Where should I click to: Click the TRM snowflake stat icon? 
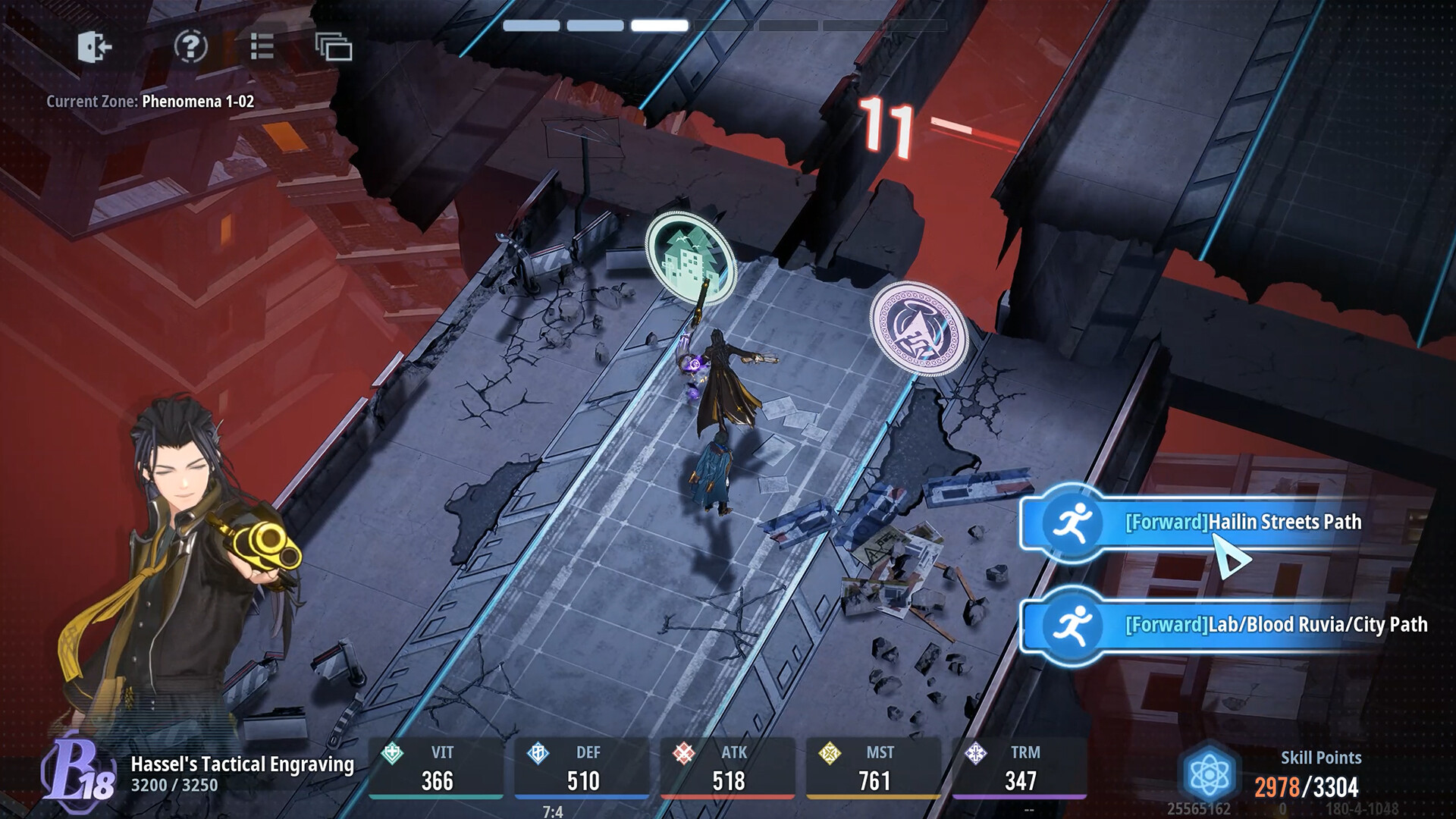pos(974,753)
